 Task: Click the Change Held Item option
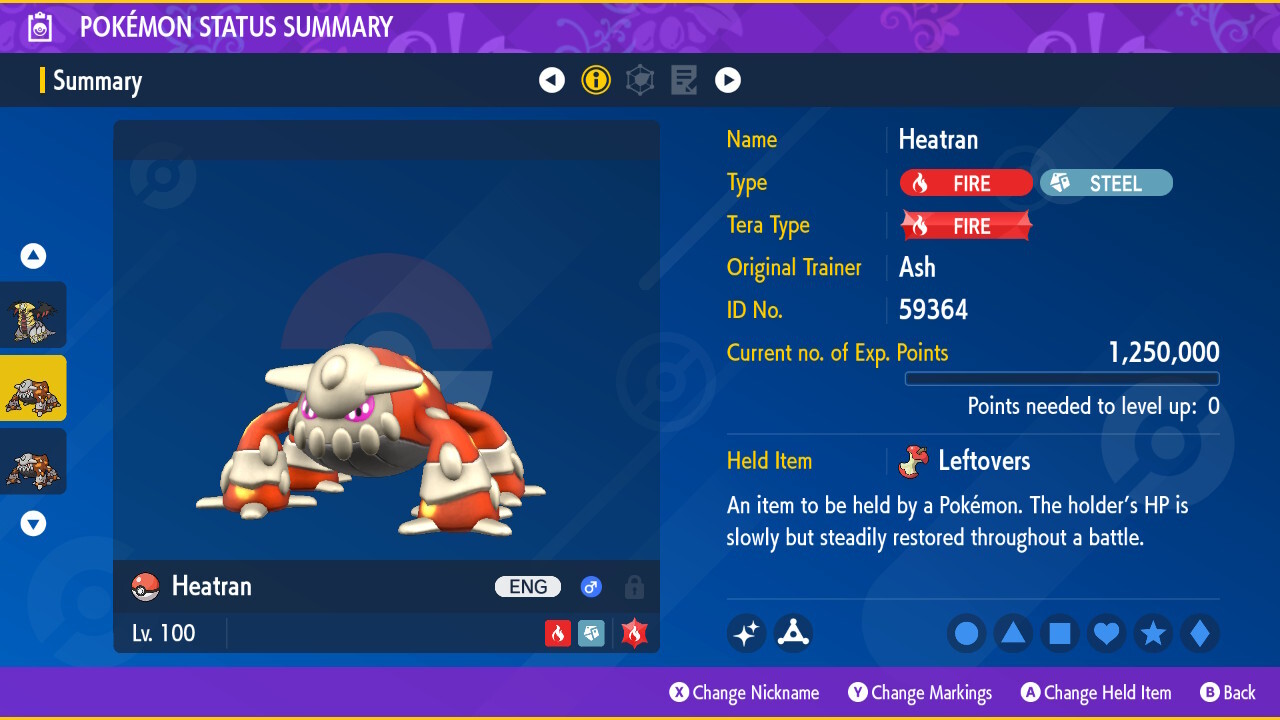click(x=1096, y=693)
